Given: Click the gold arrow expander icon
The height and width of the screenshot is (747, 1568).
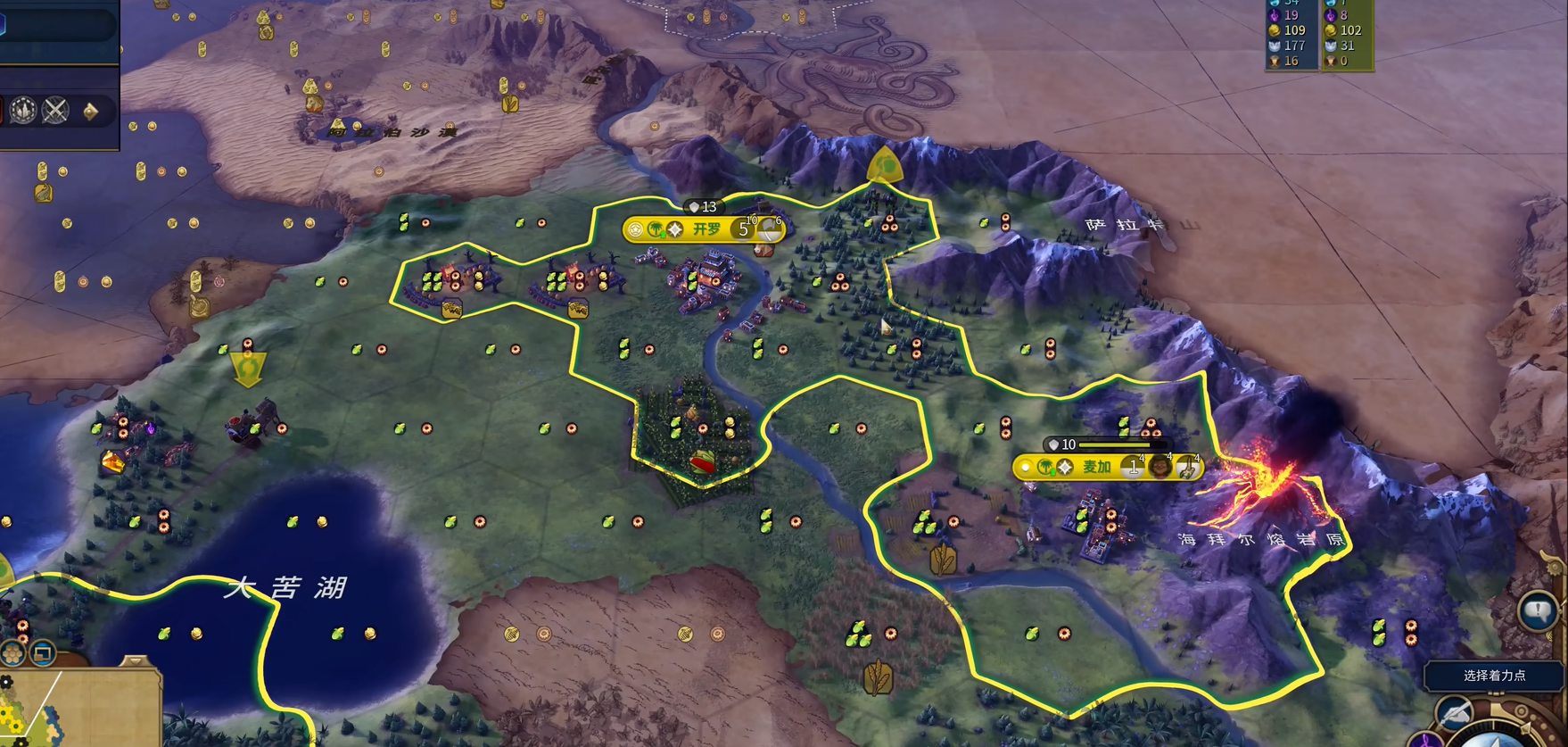Looking at the screenshot, I should 90,111.
